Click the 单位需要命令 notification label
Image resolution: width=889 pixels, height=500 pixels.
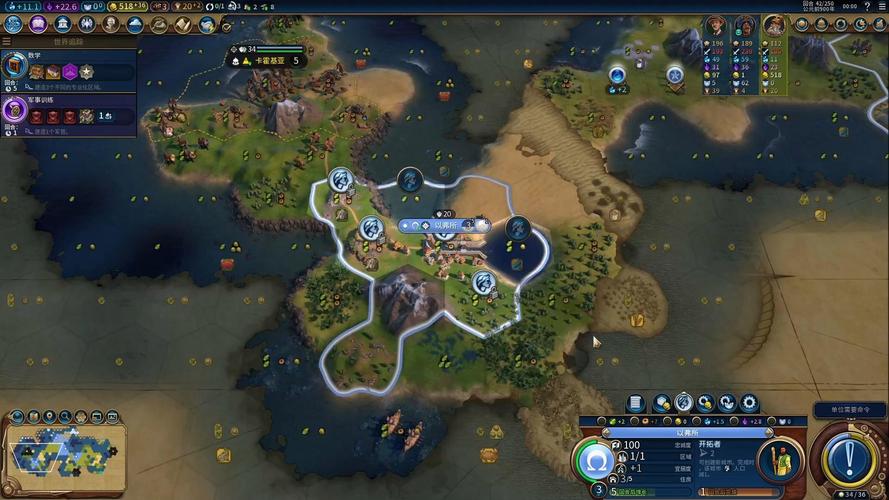849,410
